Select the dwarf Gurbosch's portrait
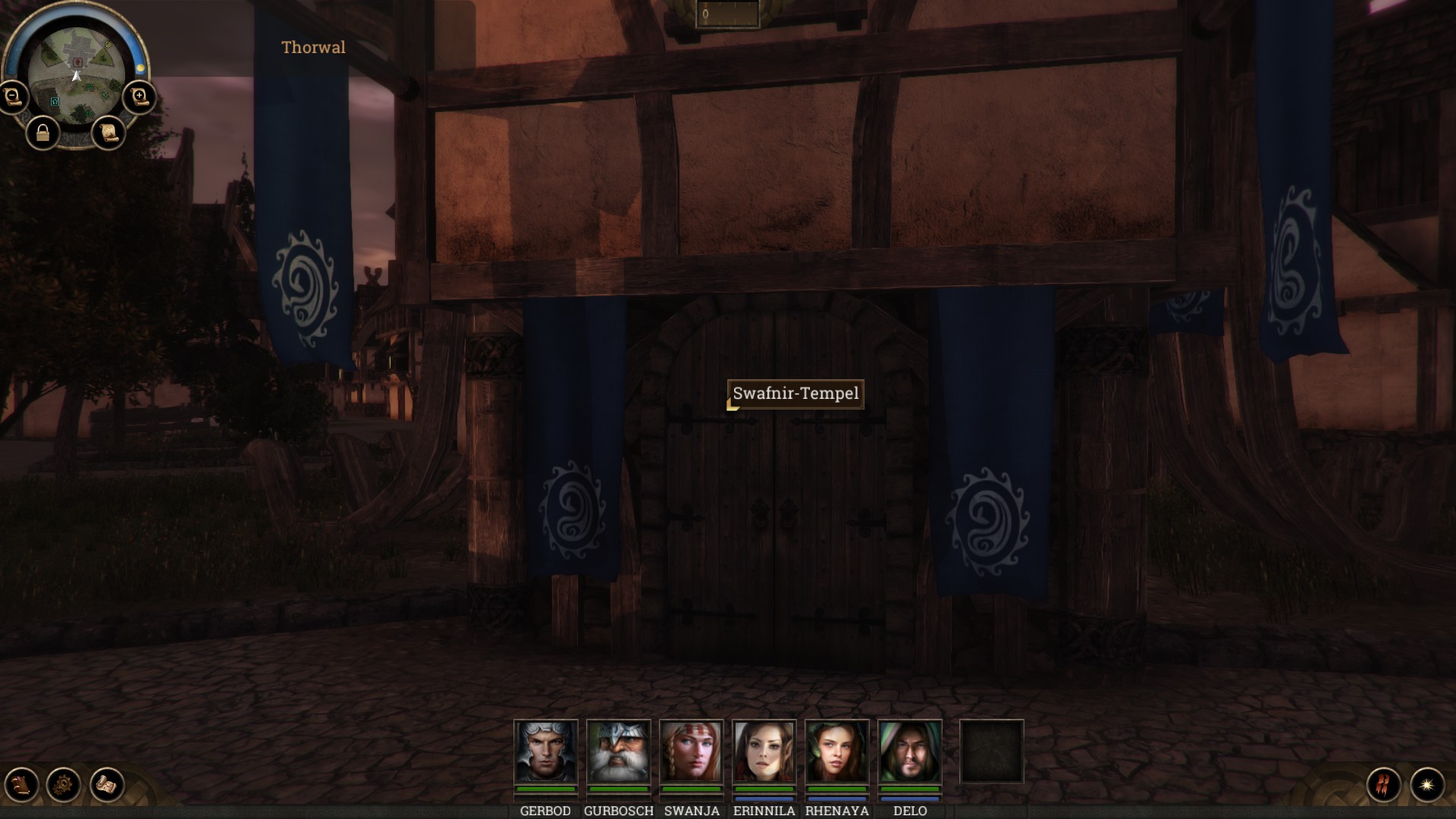This screenshot has width=1456, height=819. click(x=619, y=752)
